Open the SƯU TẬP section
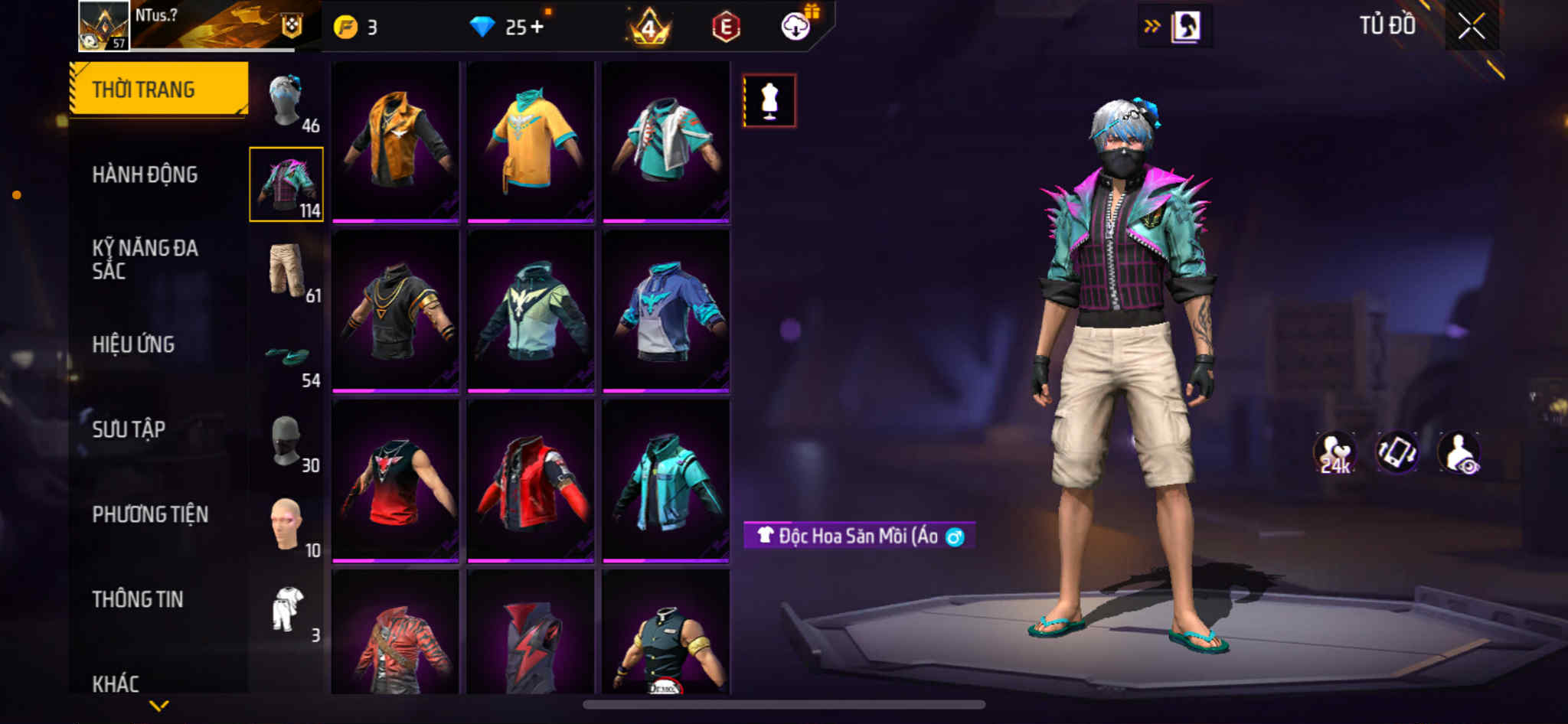Screen dimensions: 1568x724 pyautogui.click(x=129, y=429)
